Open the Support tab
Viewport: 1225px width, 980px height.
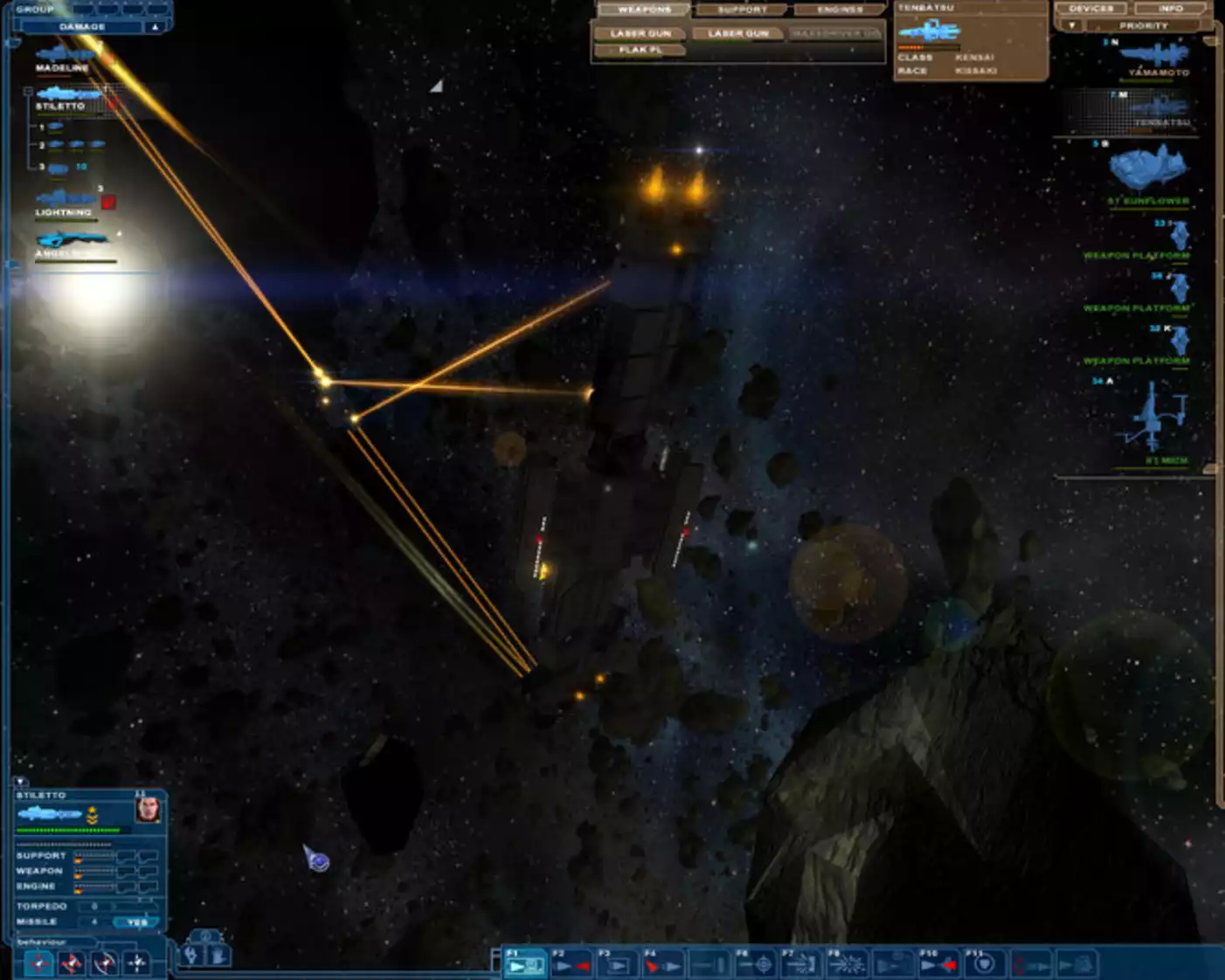(742, 10)
